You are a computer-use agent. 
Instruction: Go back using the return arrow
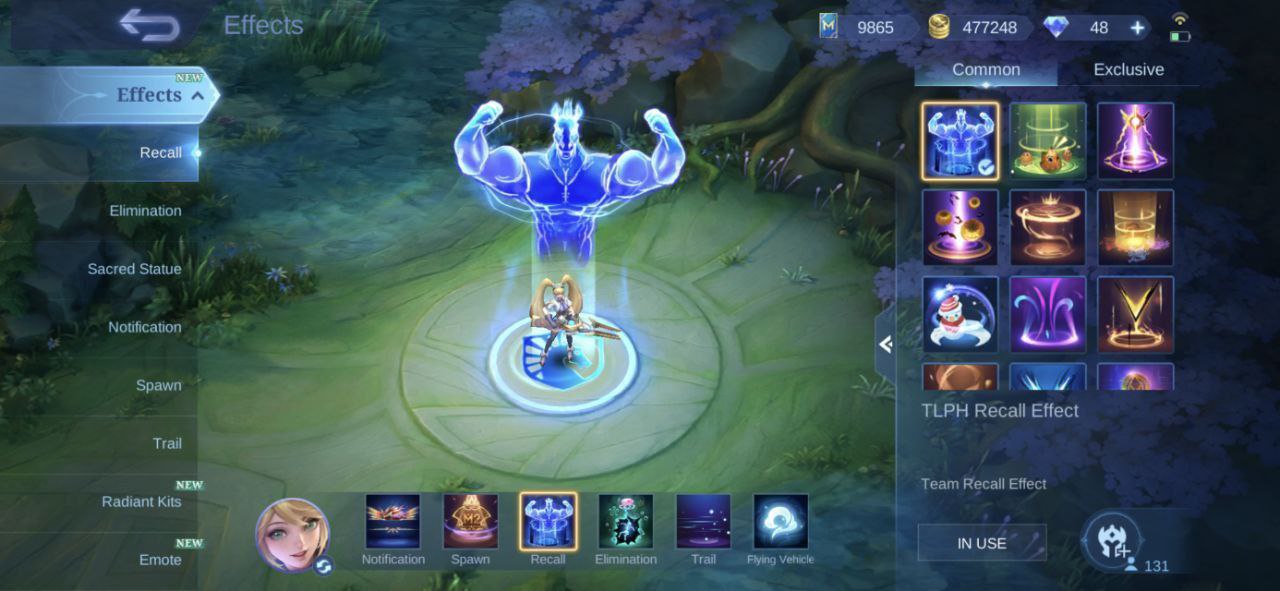click(148, 25)
